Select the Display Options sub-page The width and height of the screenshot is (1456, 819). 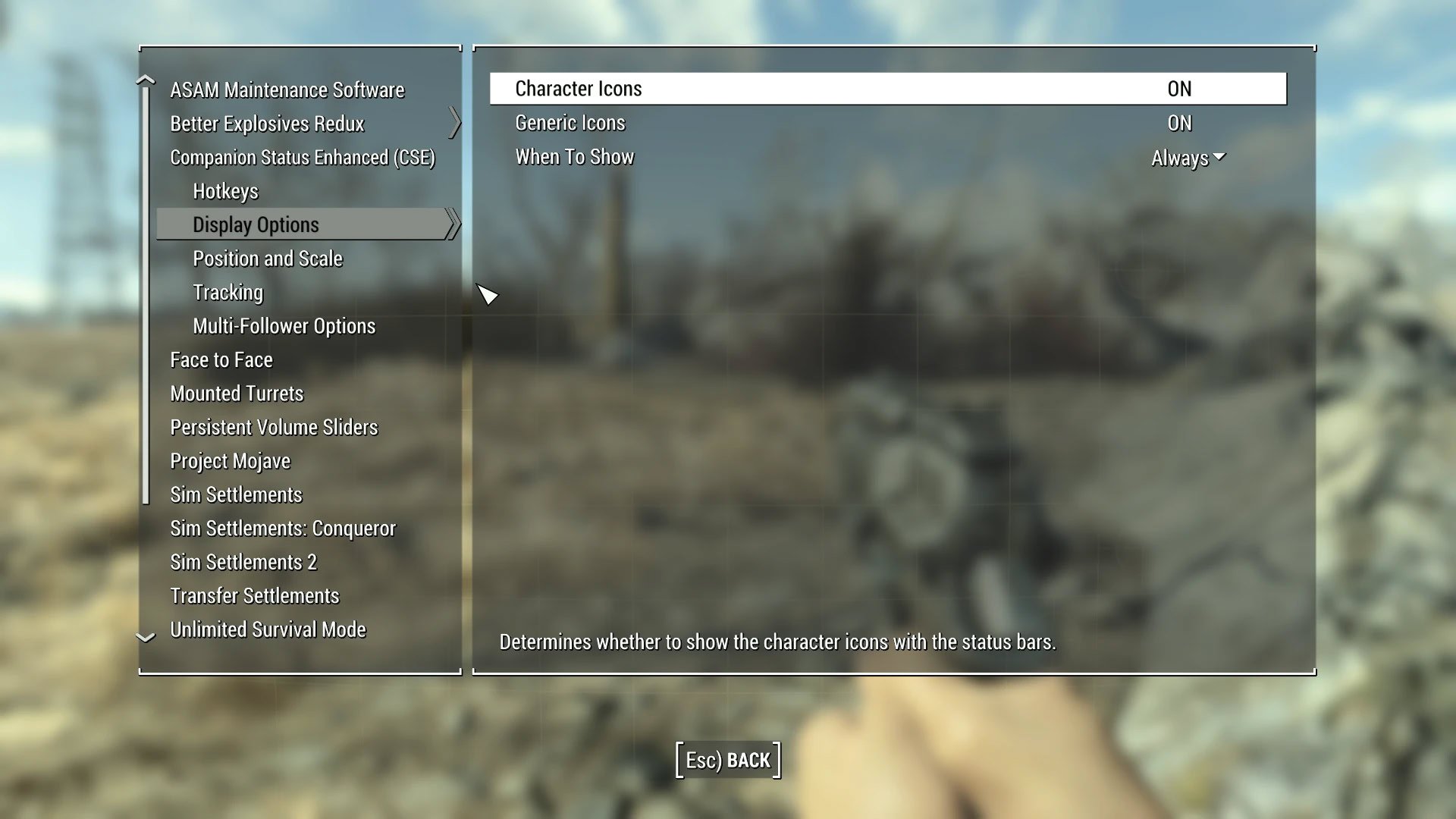[256, 224]
